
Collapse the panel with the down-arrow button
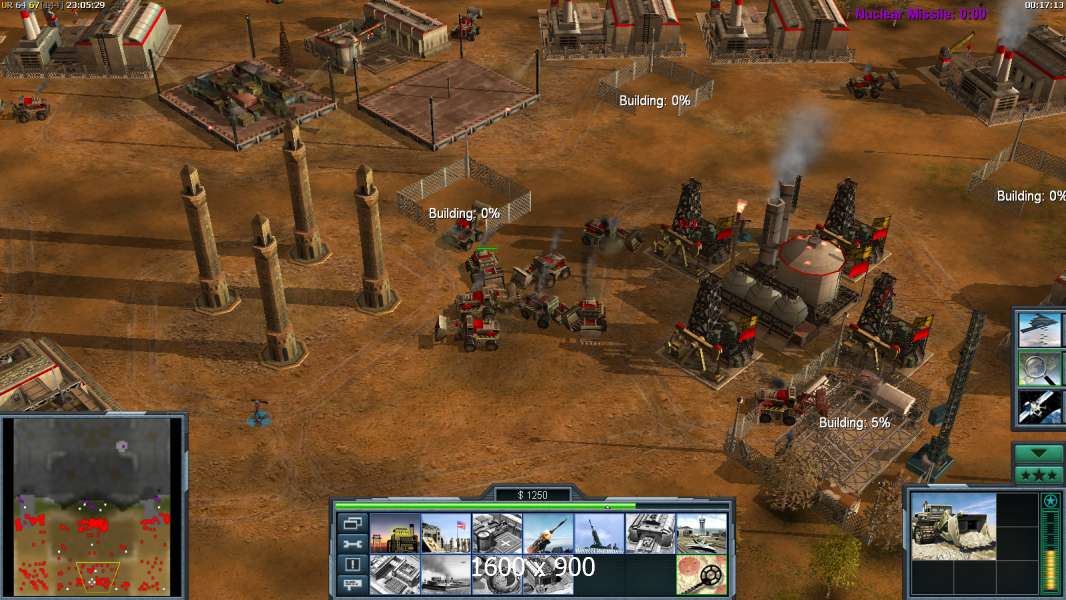[x=1039, y=453]
